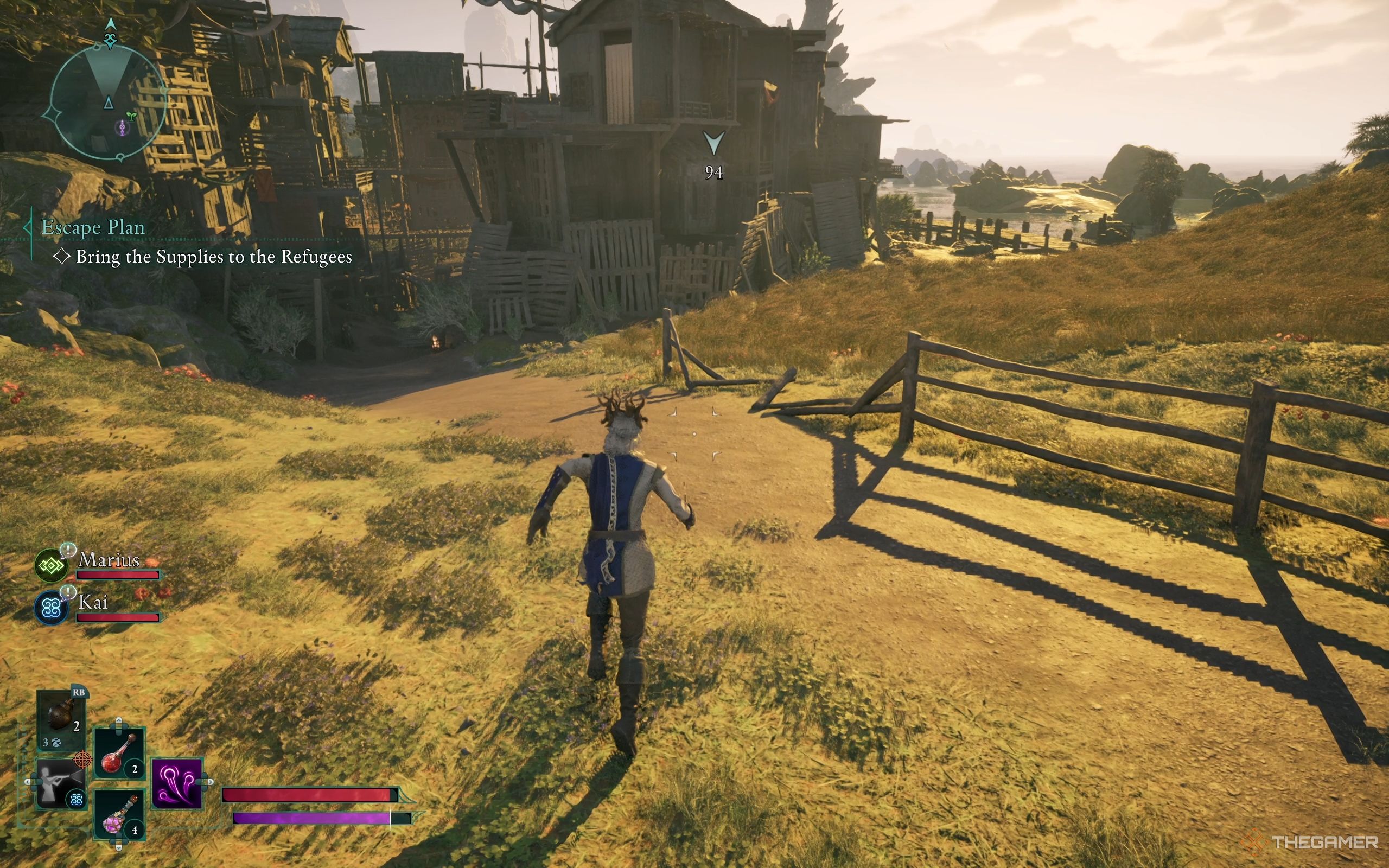The height and width of the screenshot is (868, 1389).
Task: Click the Bring the Supplies to the Refugees objective
Action: 214,257
